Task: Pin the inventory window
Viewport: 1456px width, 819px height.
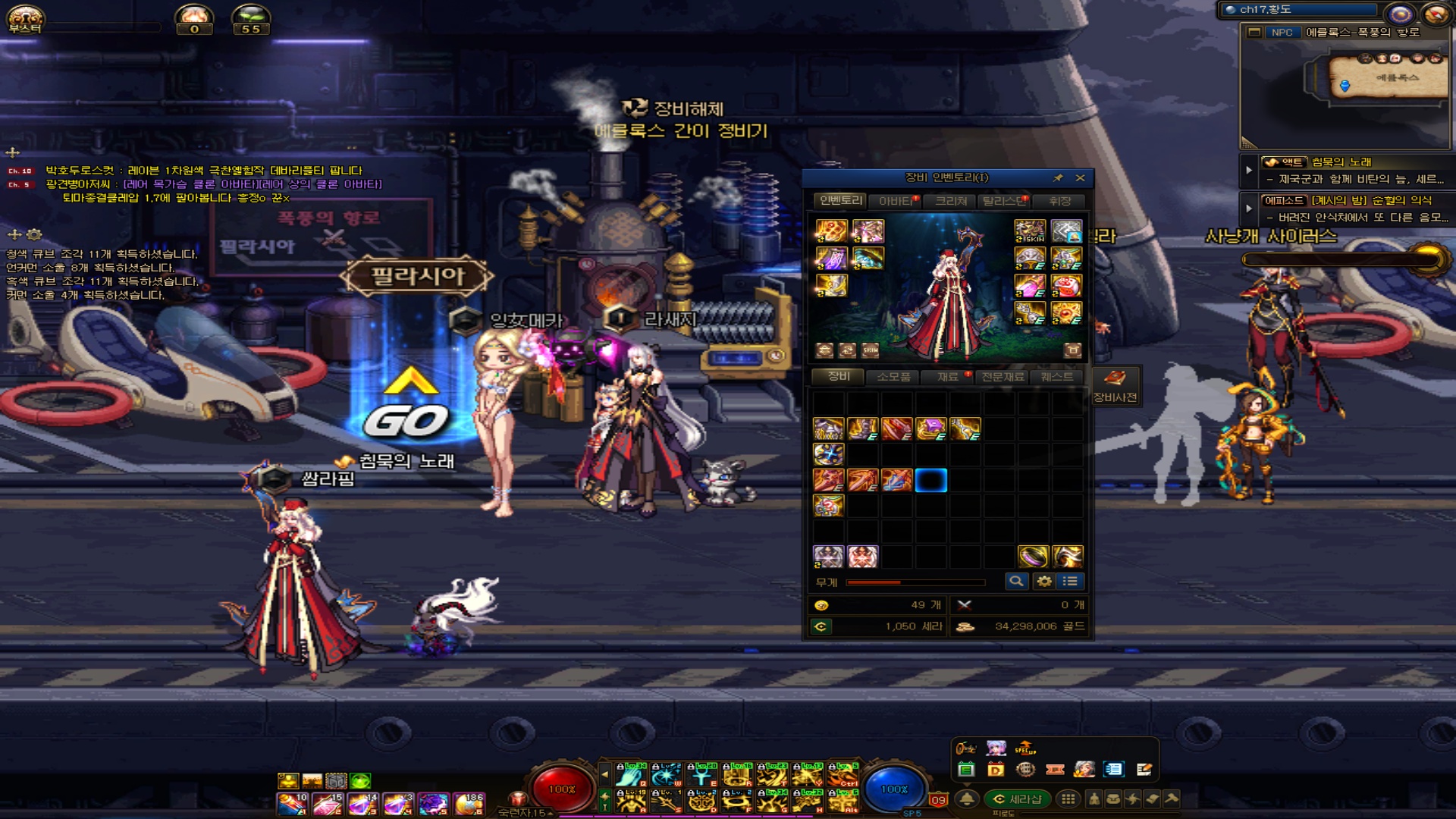Action: (1058, 178)
